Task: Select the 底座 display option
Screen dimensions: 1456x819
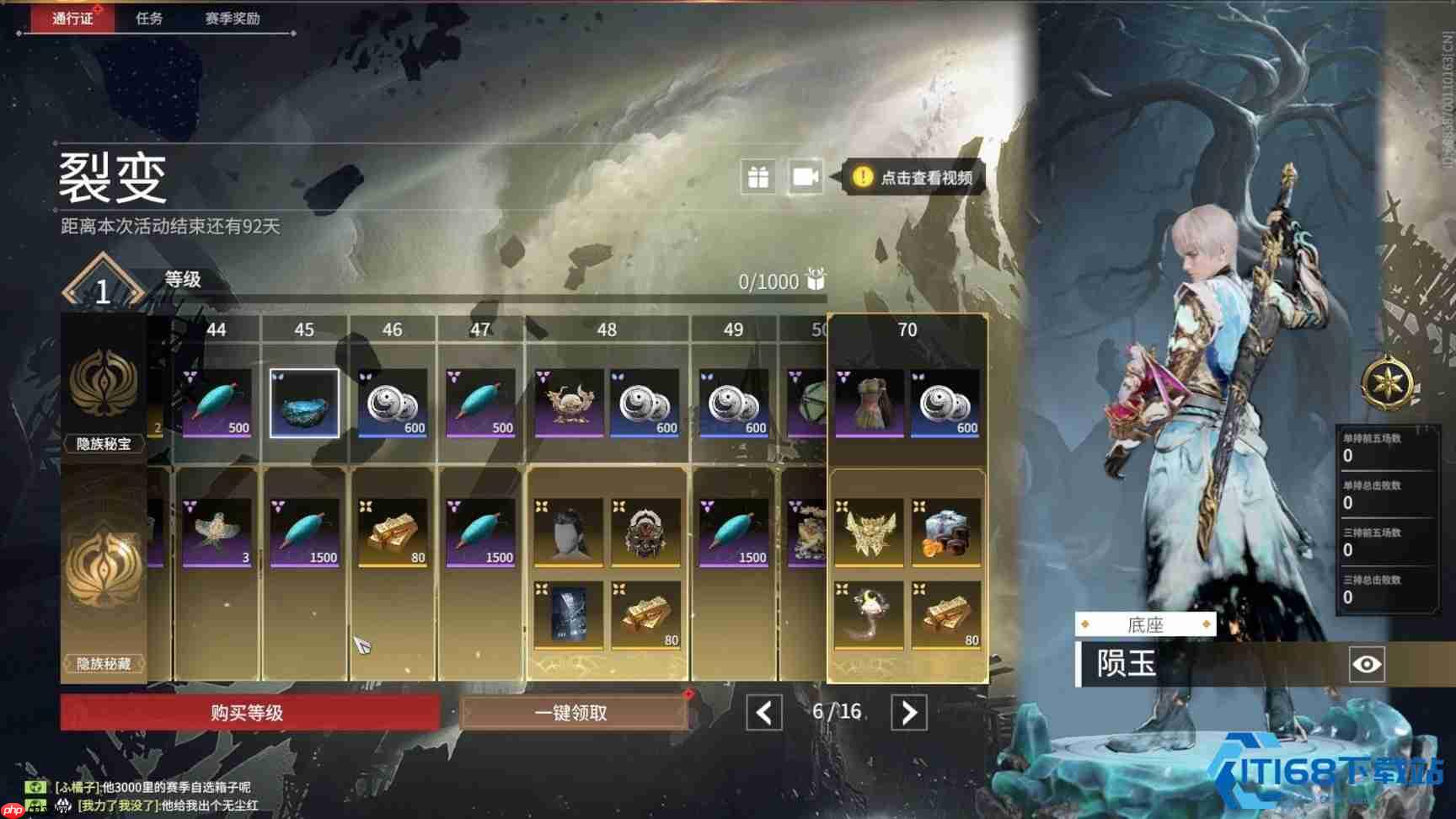Action: 1148,624
